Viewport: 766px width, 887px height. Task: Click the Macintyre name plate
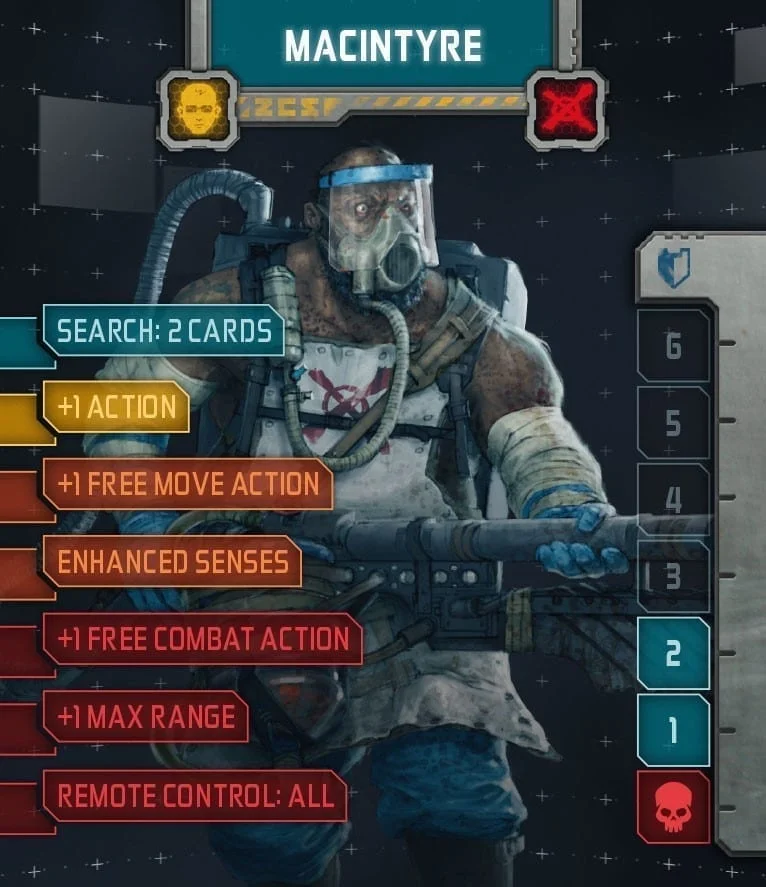pyautogui.click(x=382, y=46)
